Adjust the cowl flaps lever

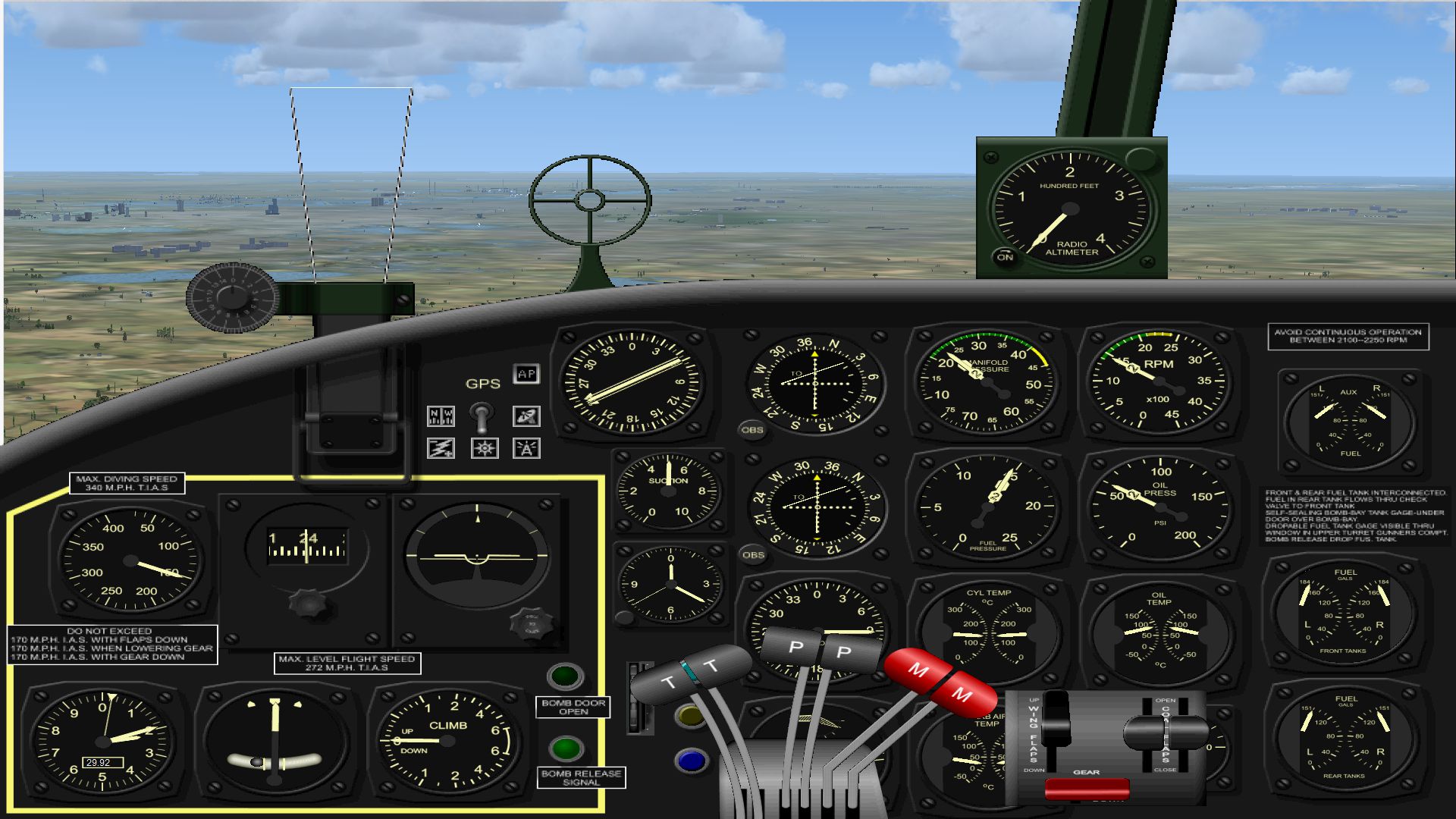coord(1166,731)
